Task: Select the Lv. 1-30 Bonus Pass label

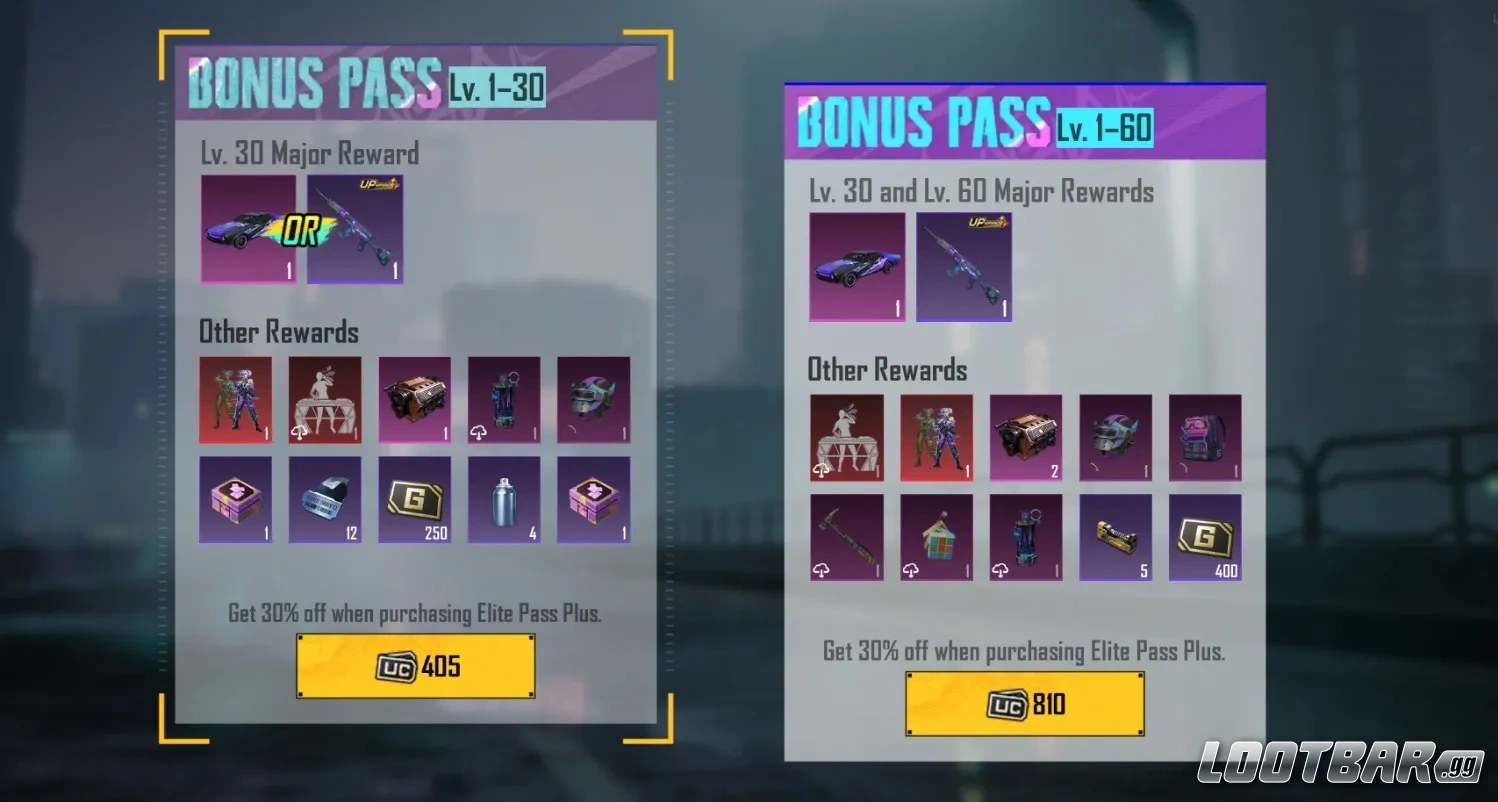Action: (496, 88)
